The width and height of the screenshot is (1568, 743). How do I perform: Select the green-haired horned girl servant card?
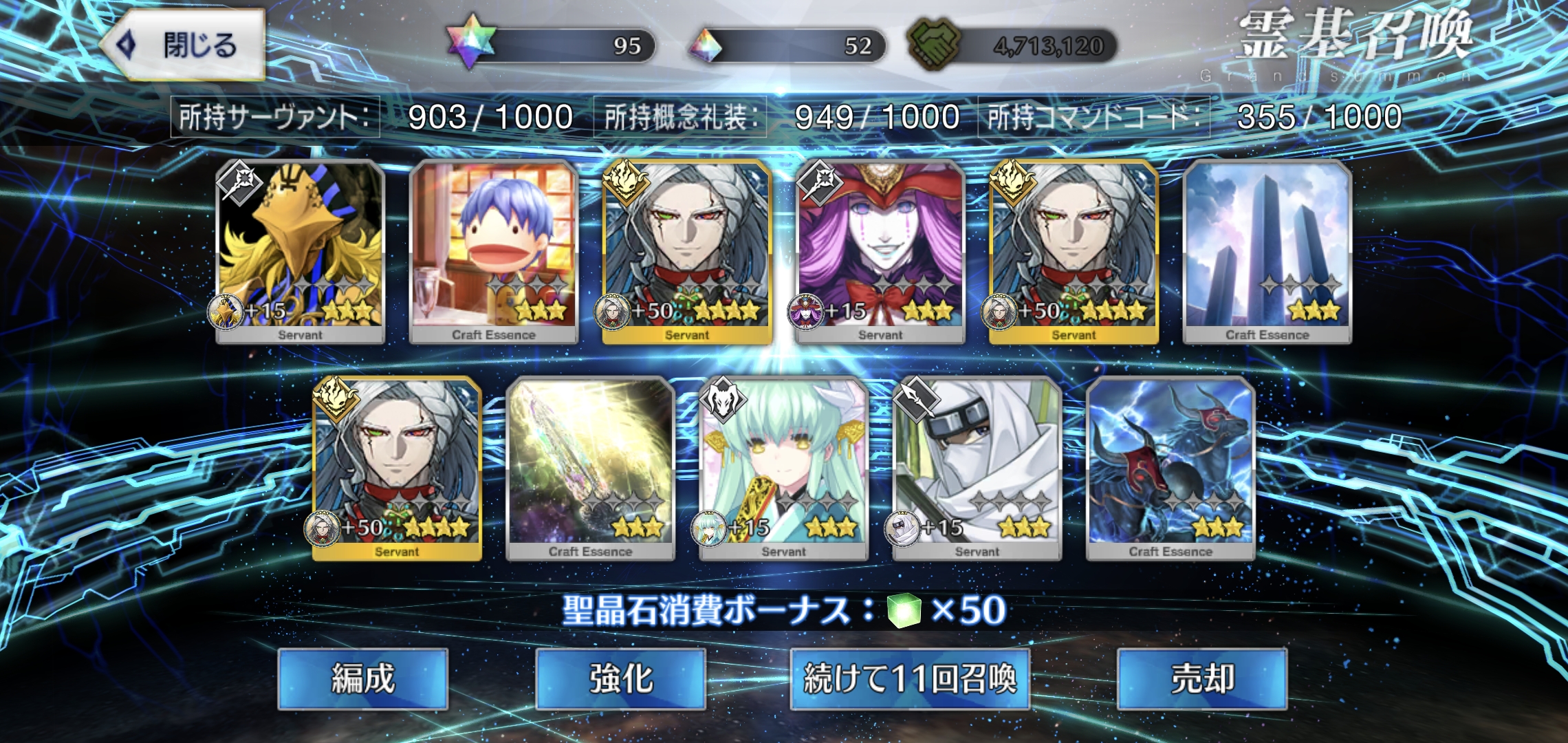(x=783, y=468)
